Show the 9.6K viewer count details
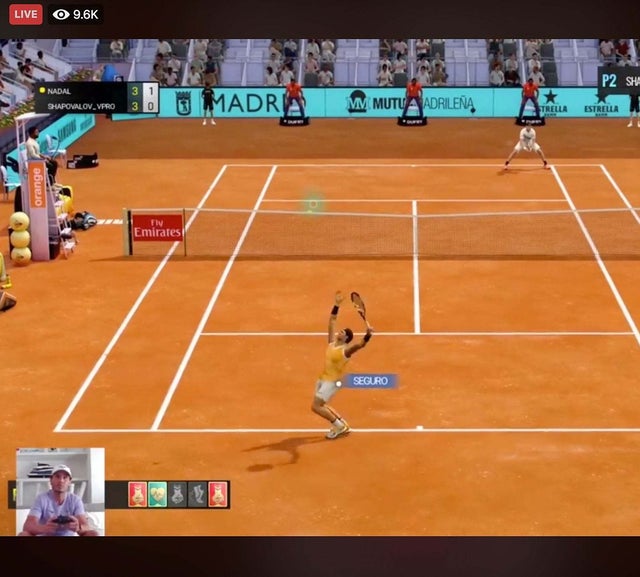The height and width of the screenshot is (577, 640). click(75, 14)
